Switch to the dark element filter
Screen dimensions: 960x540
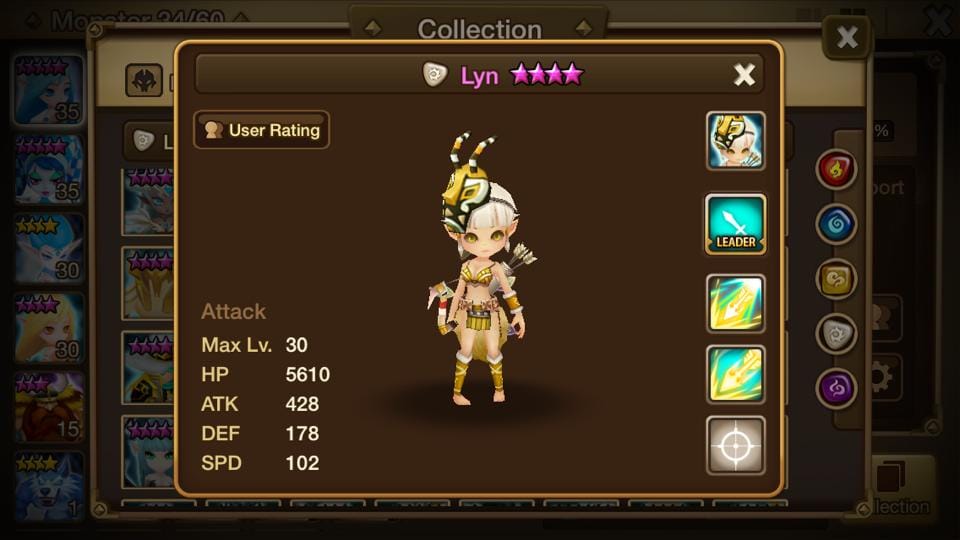point(836,388)
